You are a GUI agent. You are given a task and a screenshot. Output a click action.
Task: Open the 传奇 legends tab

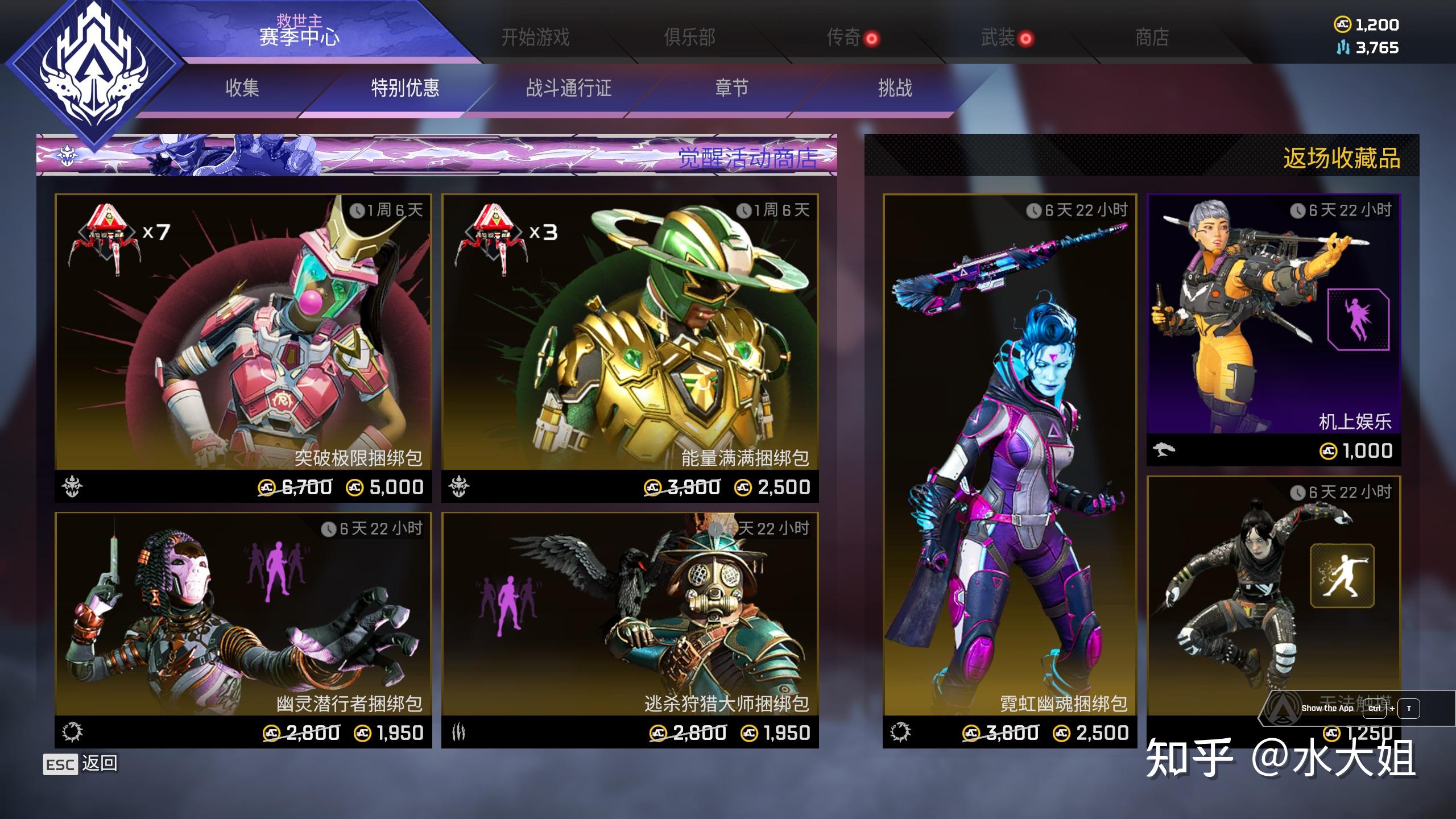click(843, 38)
